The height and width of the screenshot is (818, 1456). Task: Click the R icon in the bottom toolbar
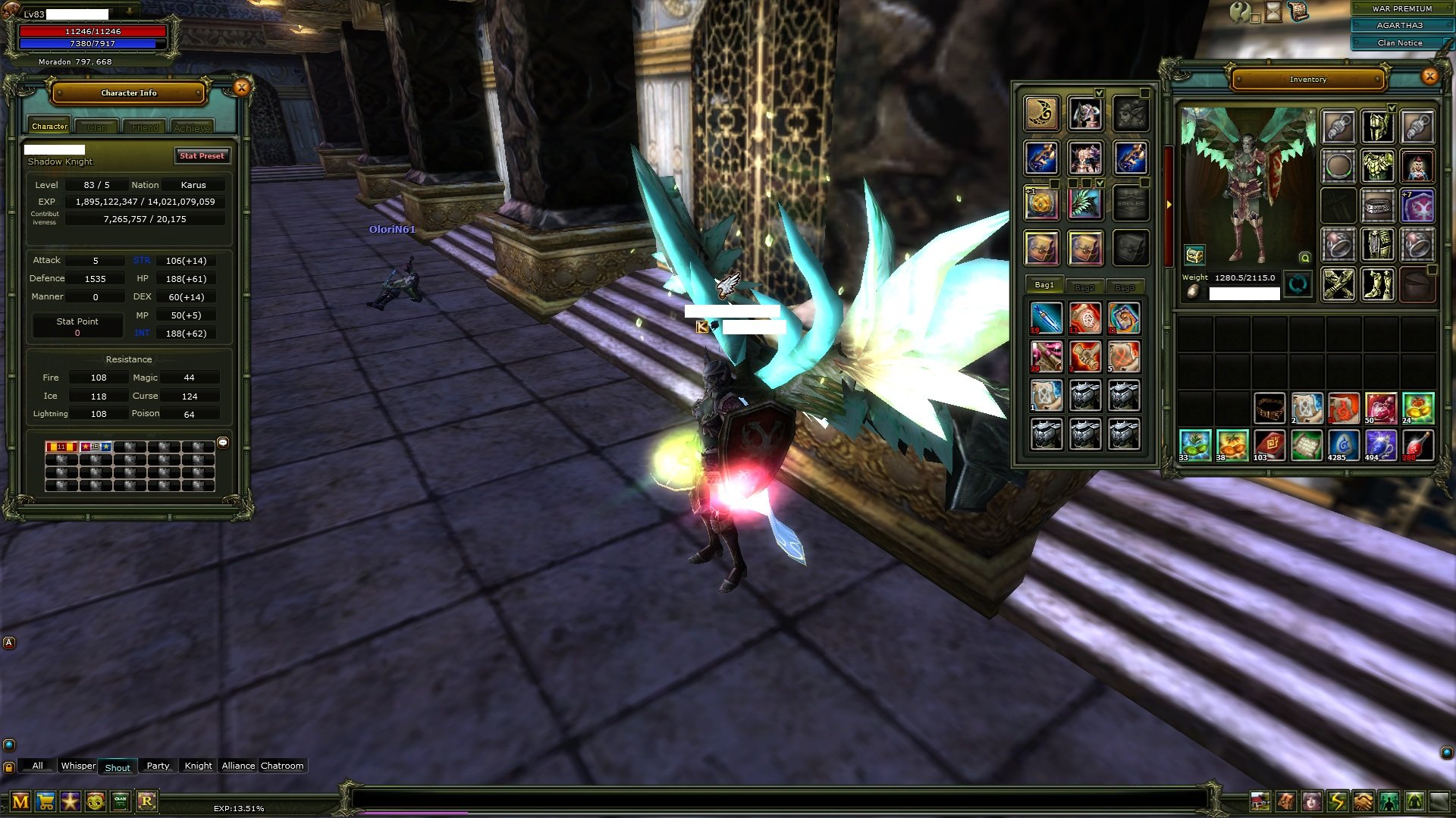(147, 801)
